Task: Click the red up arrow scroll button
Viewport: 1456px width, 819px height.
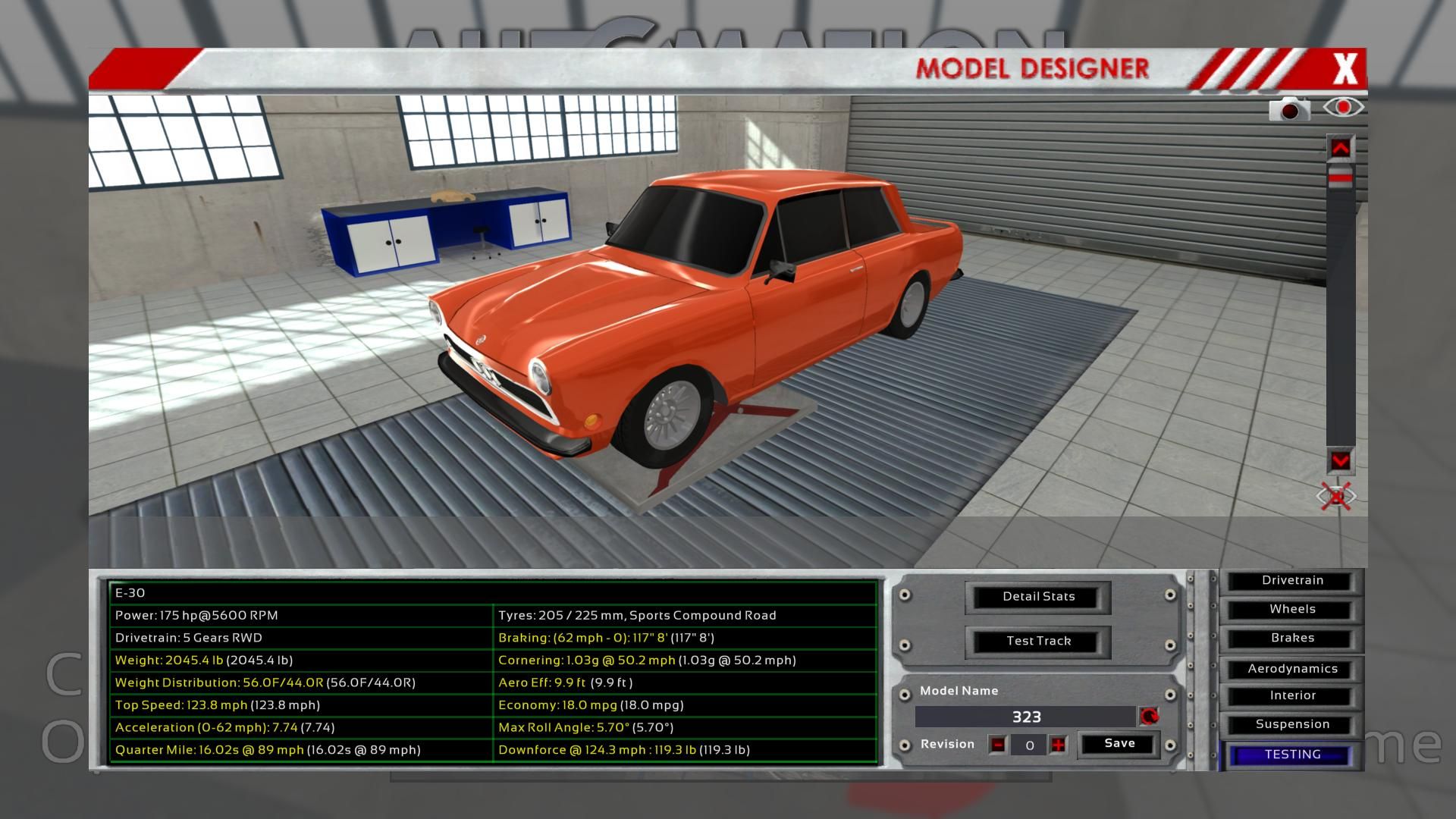Action: coord(1340,149)
